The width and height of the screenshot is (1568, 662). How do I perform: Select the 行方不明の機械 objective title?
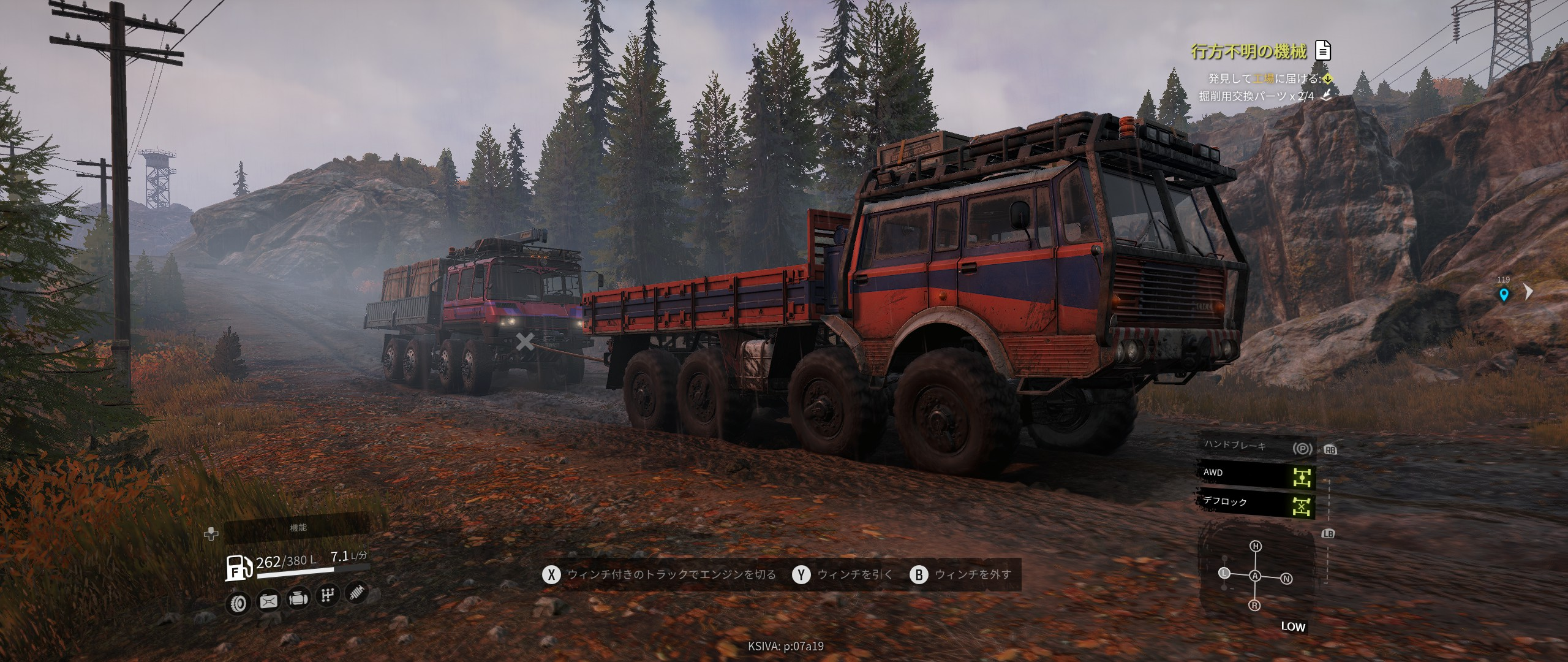click(1248, 51)
